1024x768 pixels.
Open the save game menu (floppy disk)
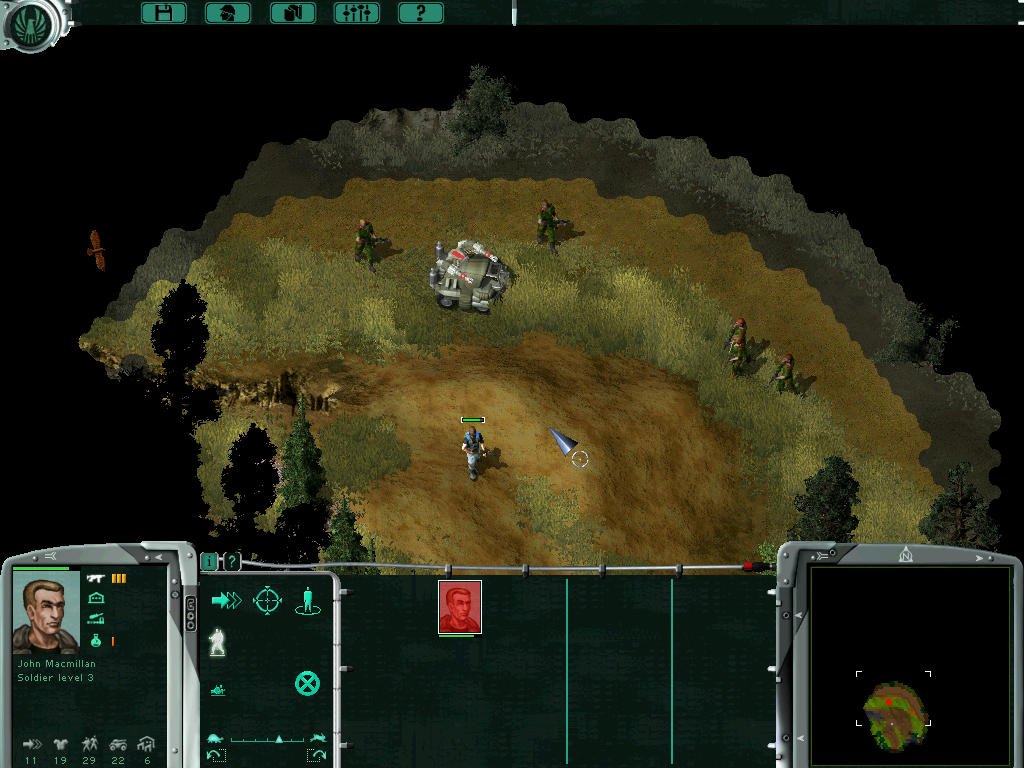[164, 13]
